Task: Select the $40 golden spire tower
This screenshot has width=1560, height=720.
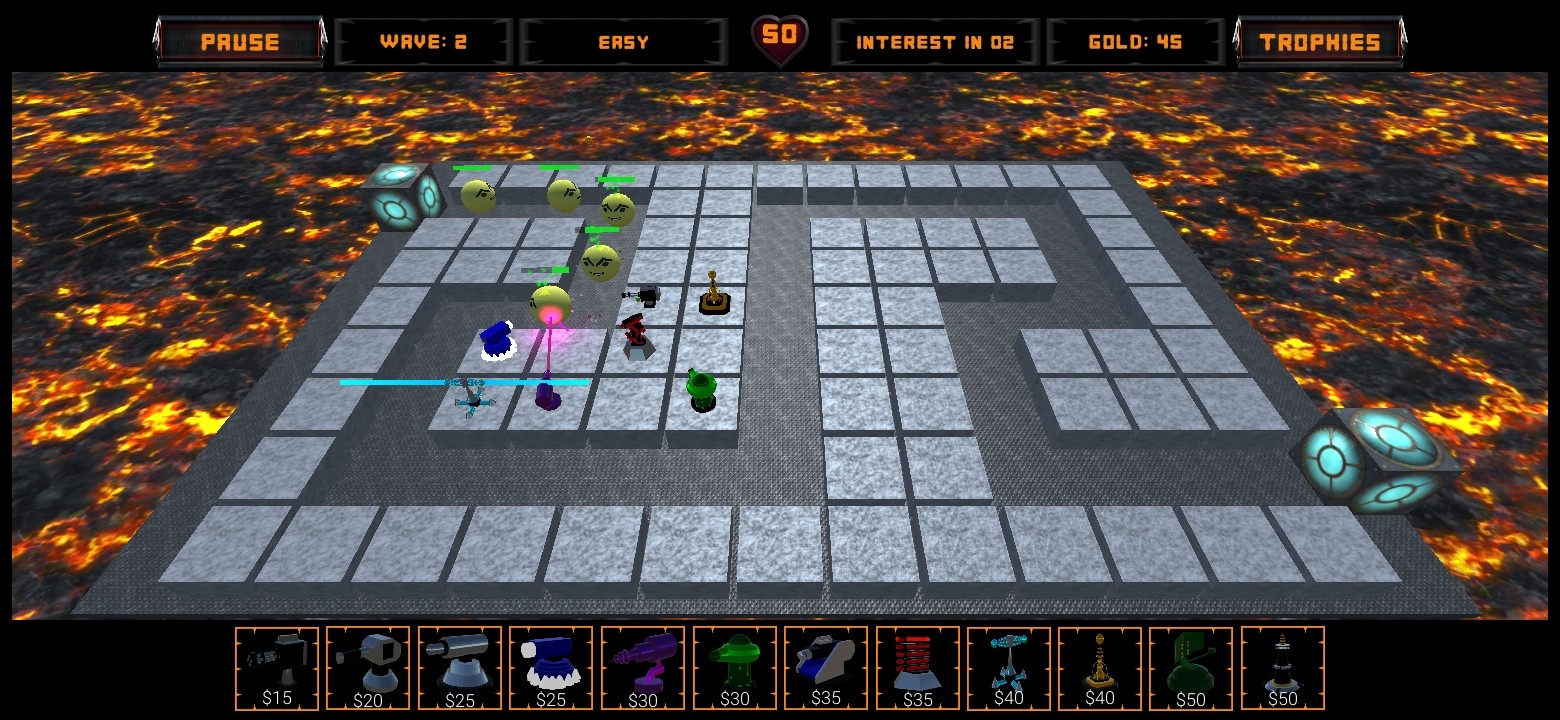Action: pyautogui.click(x=1100, y=668)
